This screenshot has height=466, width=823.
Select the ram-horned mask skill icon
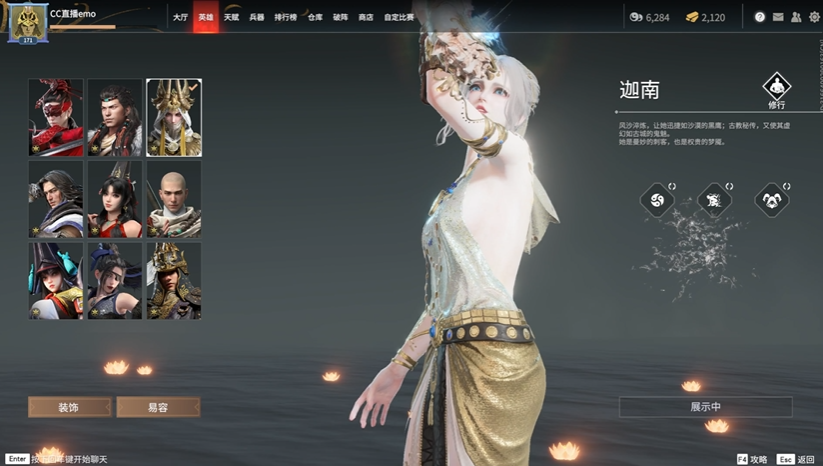772,200
